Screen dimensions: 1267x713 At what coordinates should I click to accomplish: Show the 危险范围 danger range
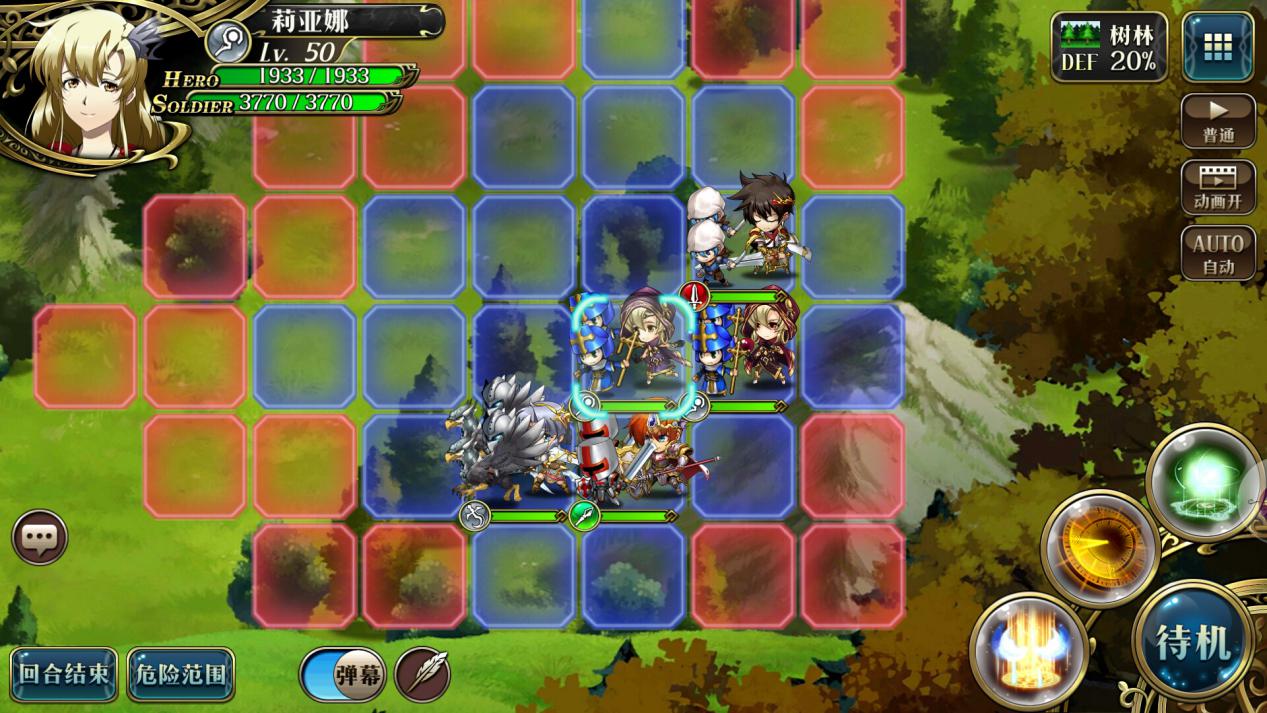pos(181,674)
